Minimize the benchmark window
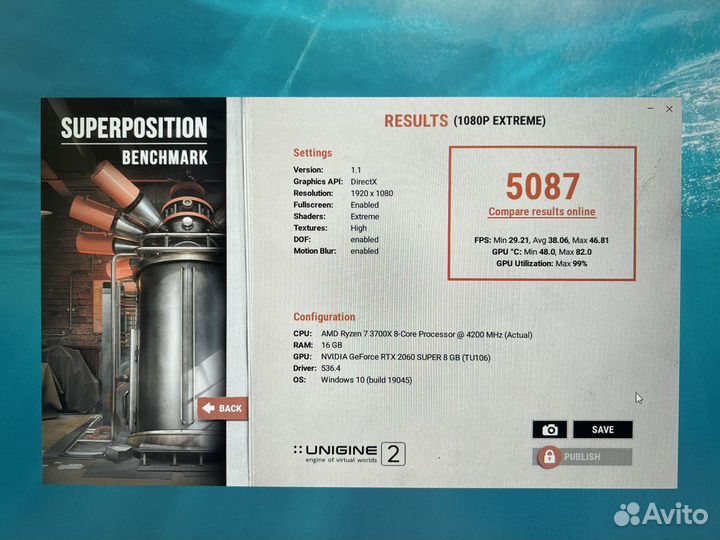 (648, 108)
